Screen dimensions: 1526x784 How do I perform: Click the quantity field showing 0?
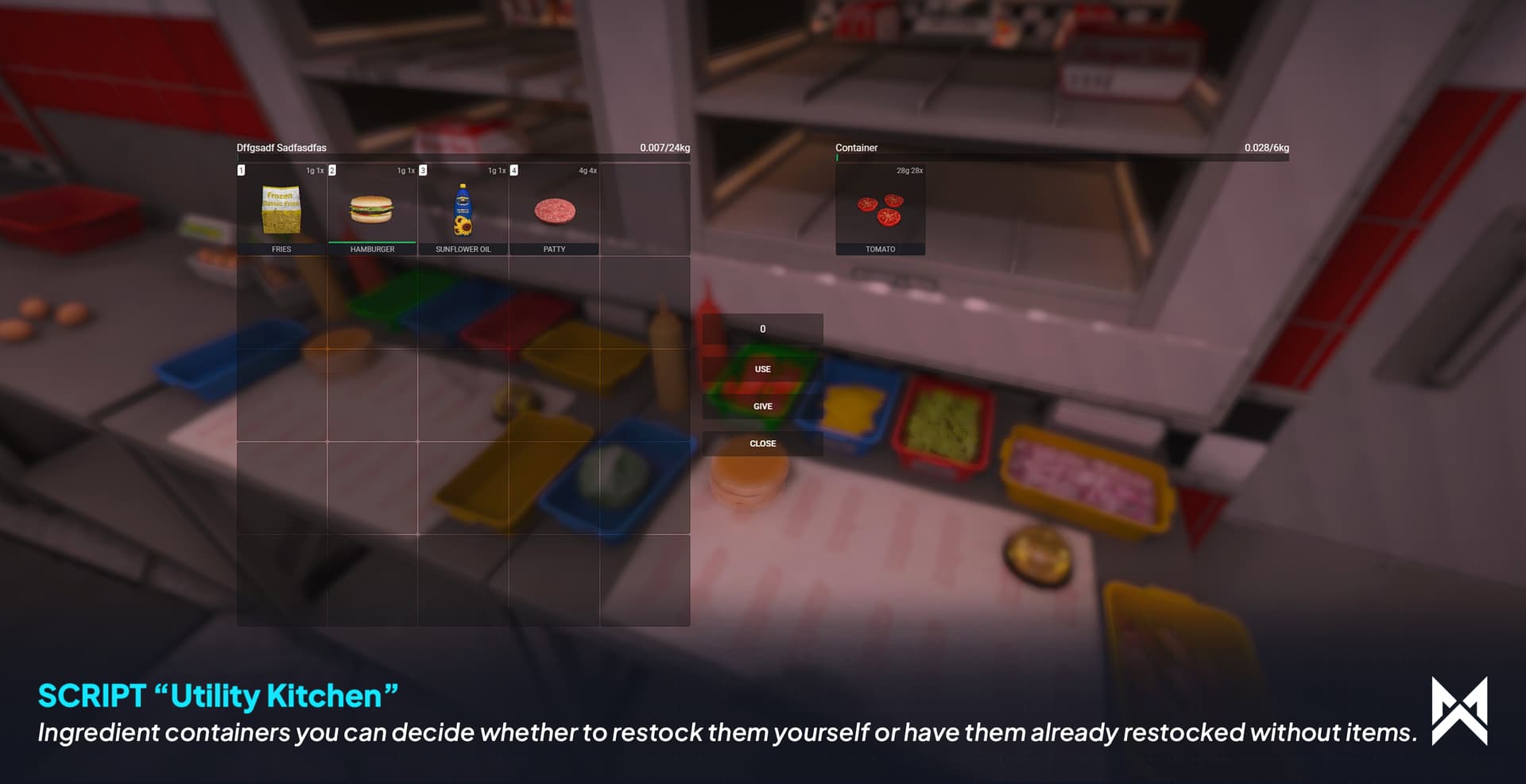pos(762,328)
